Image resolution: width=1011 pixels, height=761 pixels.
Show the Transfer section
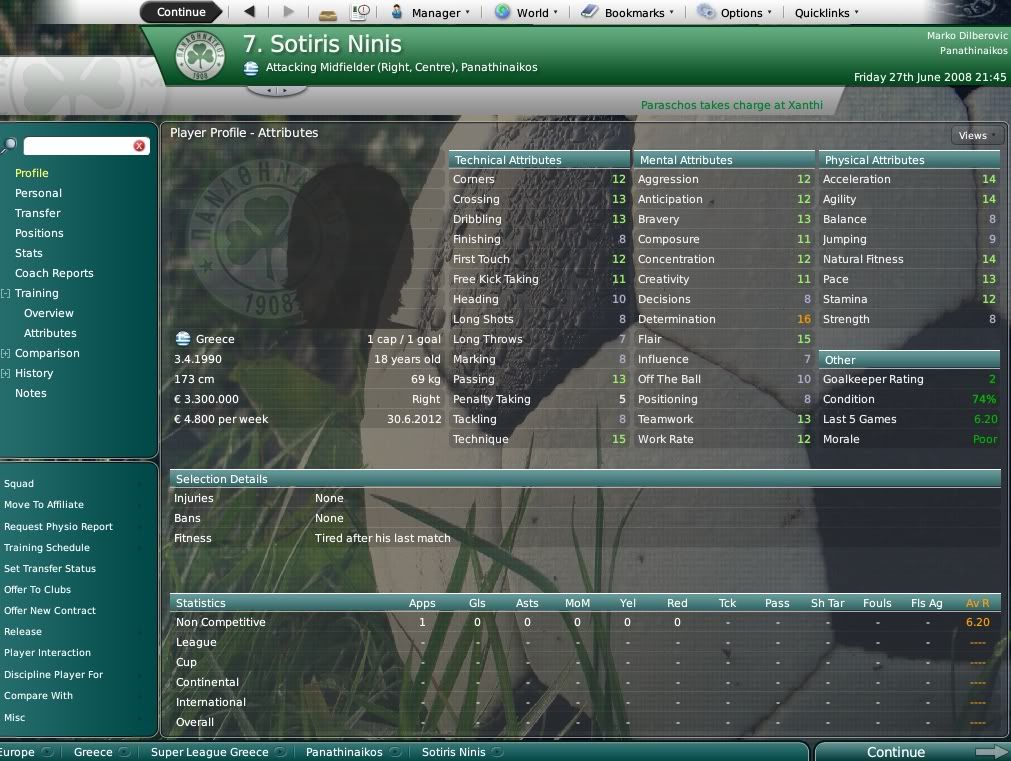pos(38,213)
